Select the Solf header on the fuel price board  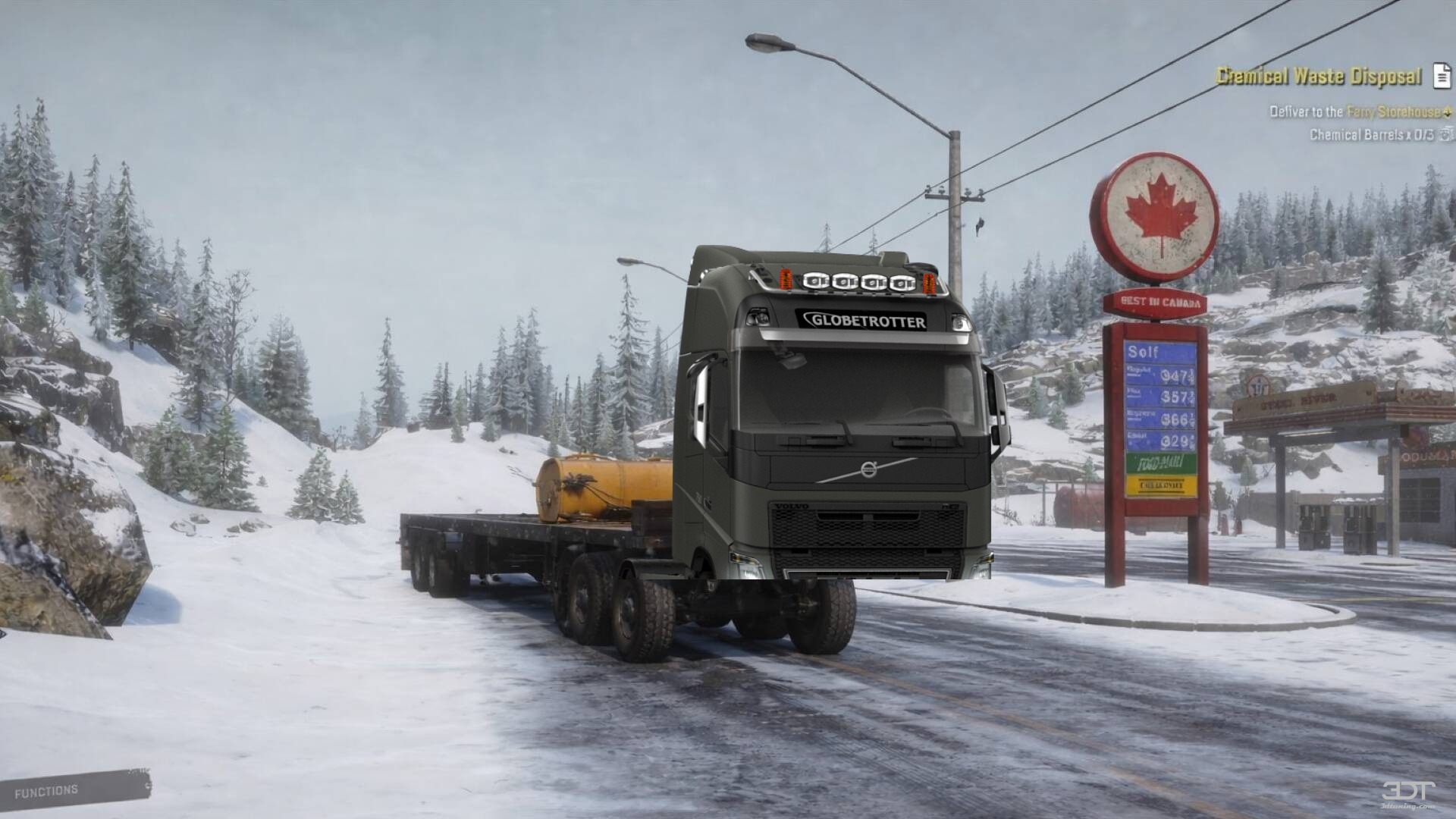(1143, 352)
